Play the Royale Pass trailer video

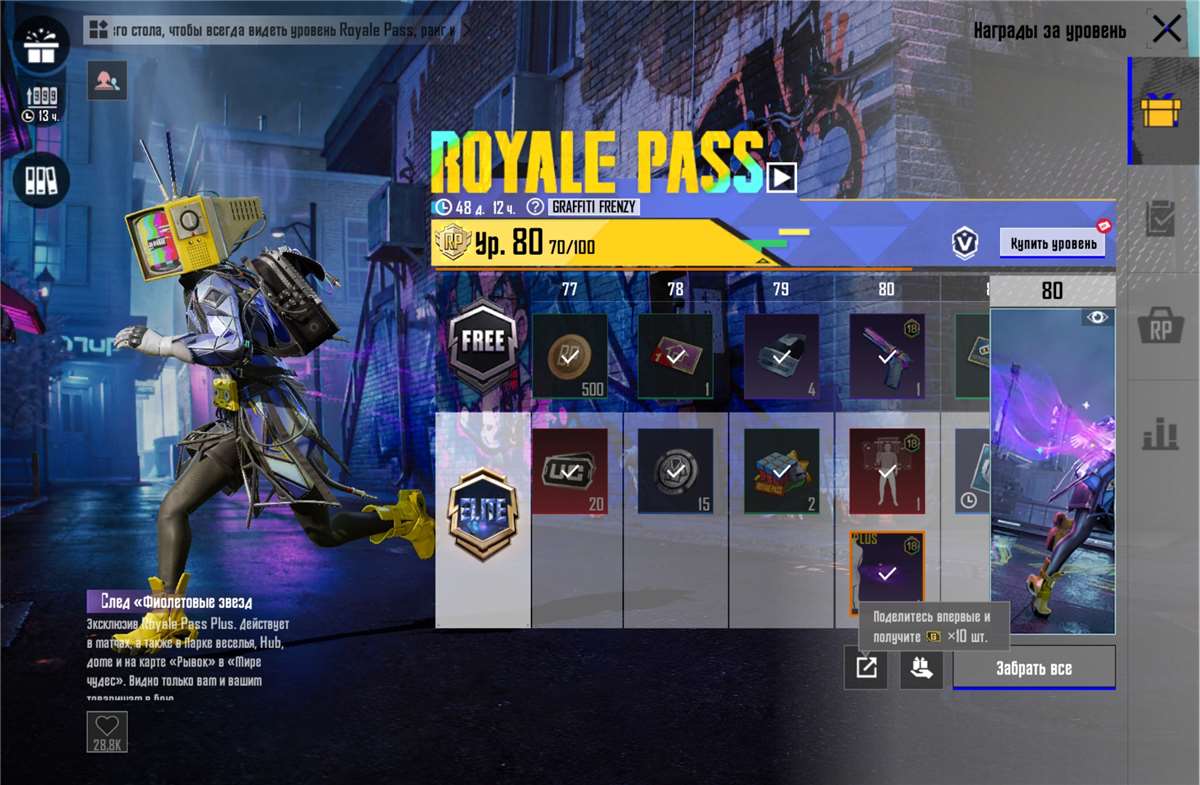781,178
